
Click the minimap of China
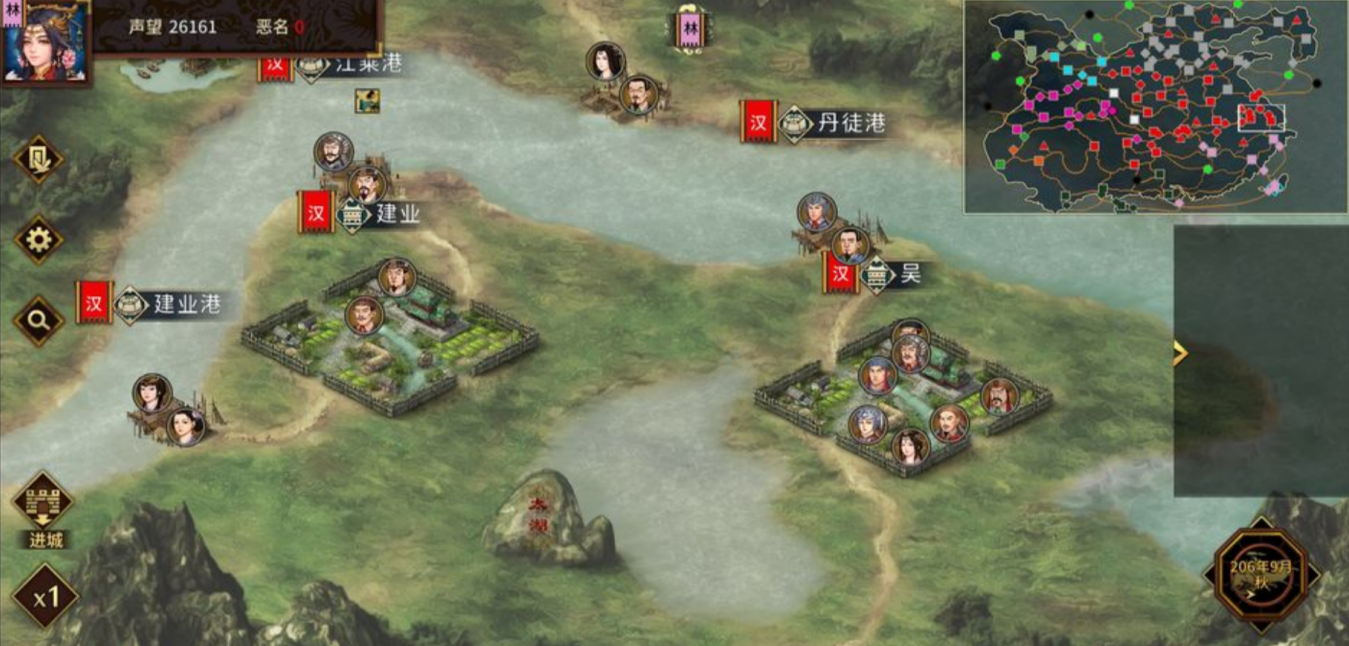coord(1155,106)
